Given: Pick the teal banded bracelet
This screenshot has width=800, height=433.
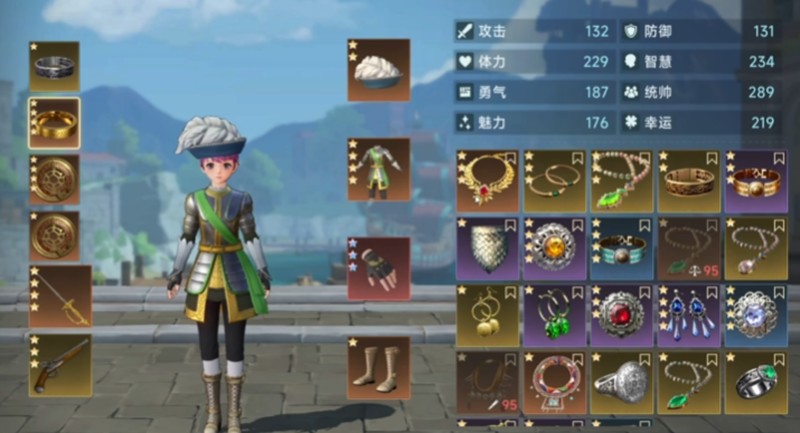Looking at the screenshot, I should (x=621, y=248).
